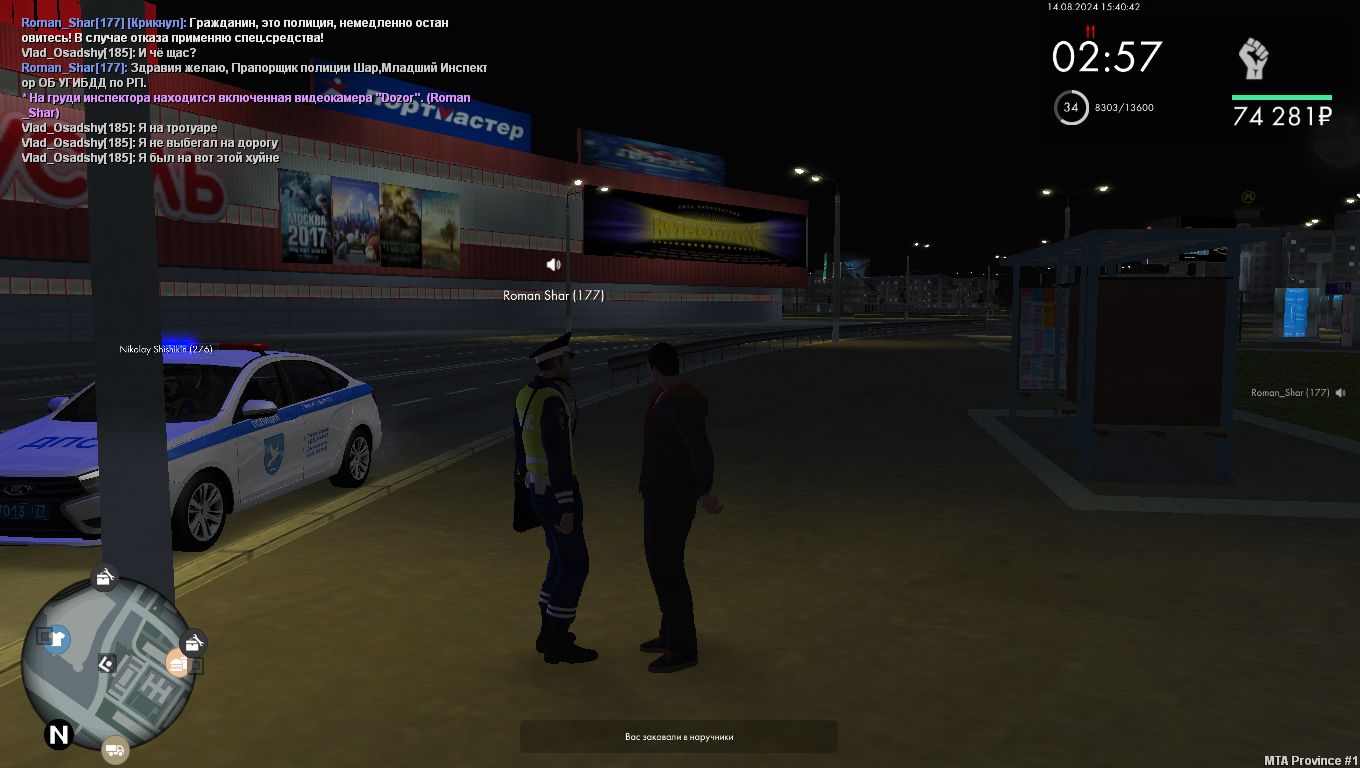This screenshot has height=768, width=1360.
Task: Click the 'Вас заковали в наручники' notification bar
Action: [679, 736]
